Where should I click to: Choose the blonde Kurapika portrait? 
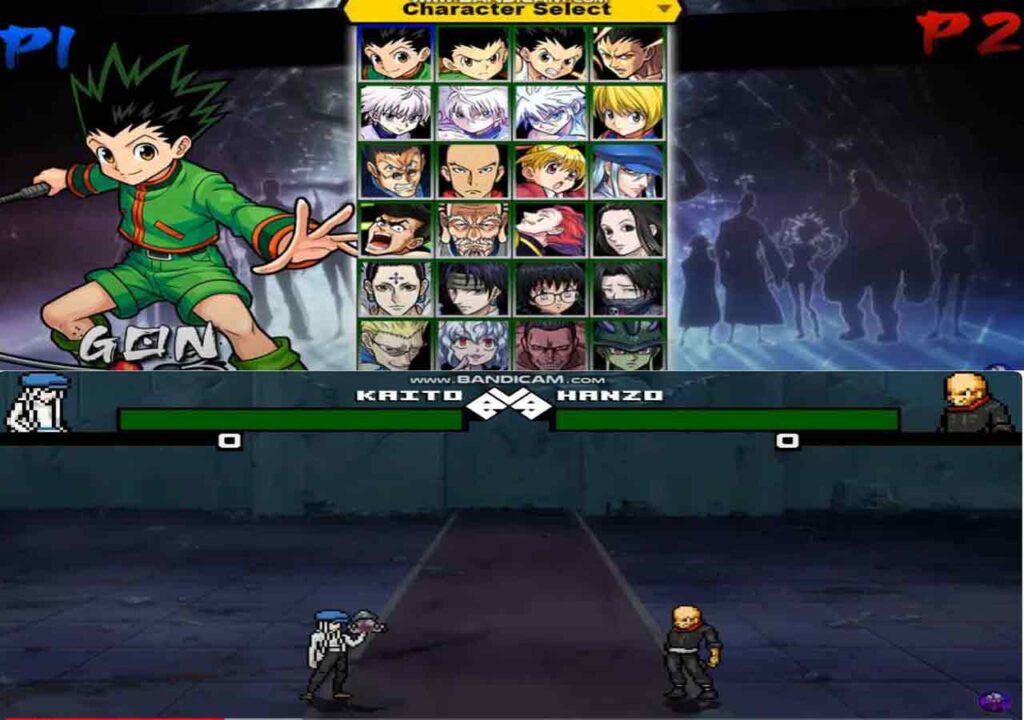tap(628, 112)
